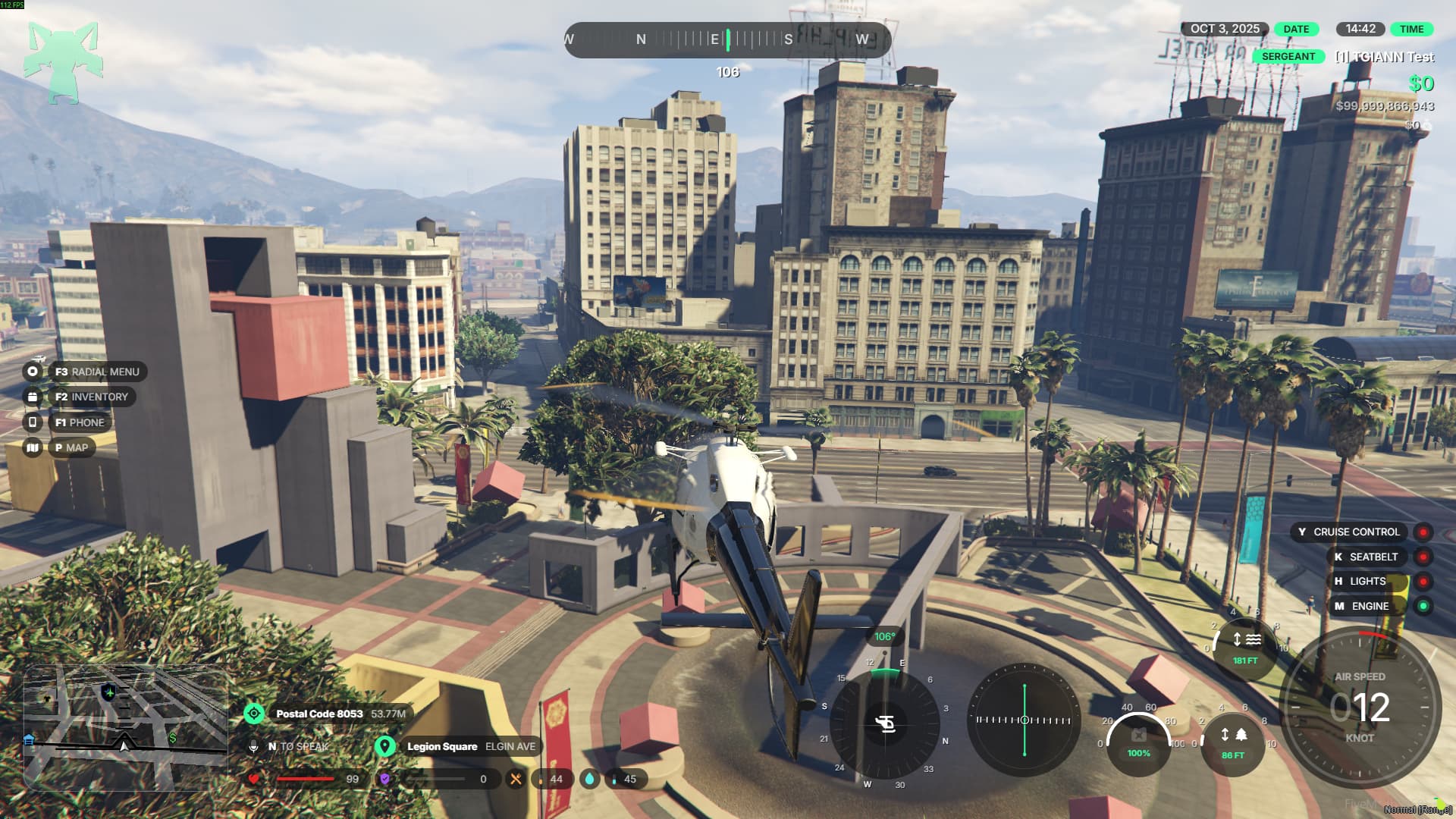Select the helicopter heading dial
Viewport: 1456px width, 819px height.
tap(885, 724)
